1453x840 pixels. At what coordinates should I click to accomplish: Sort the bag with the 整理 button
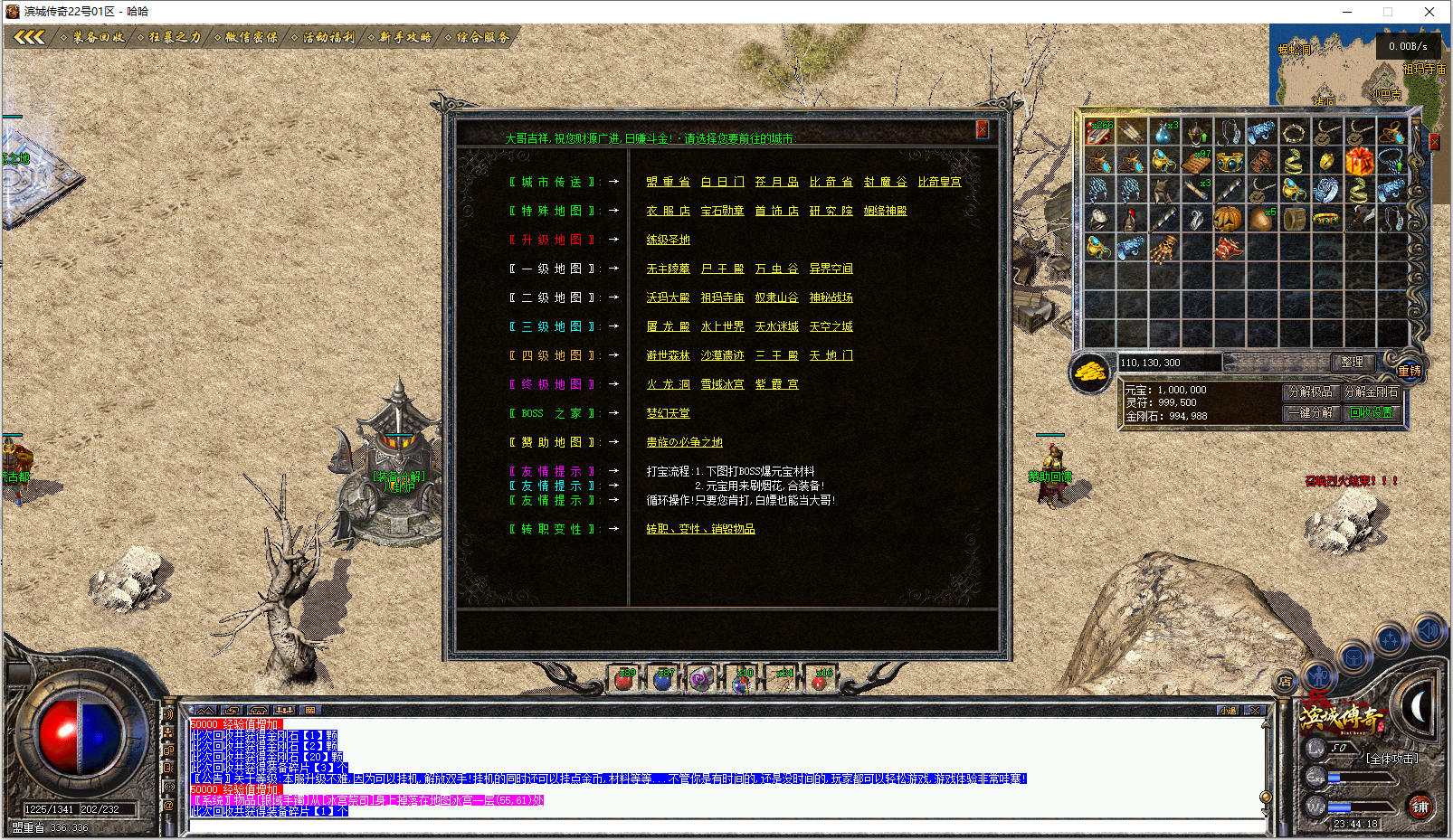coord(1352,362)
